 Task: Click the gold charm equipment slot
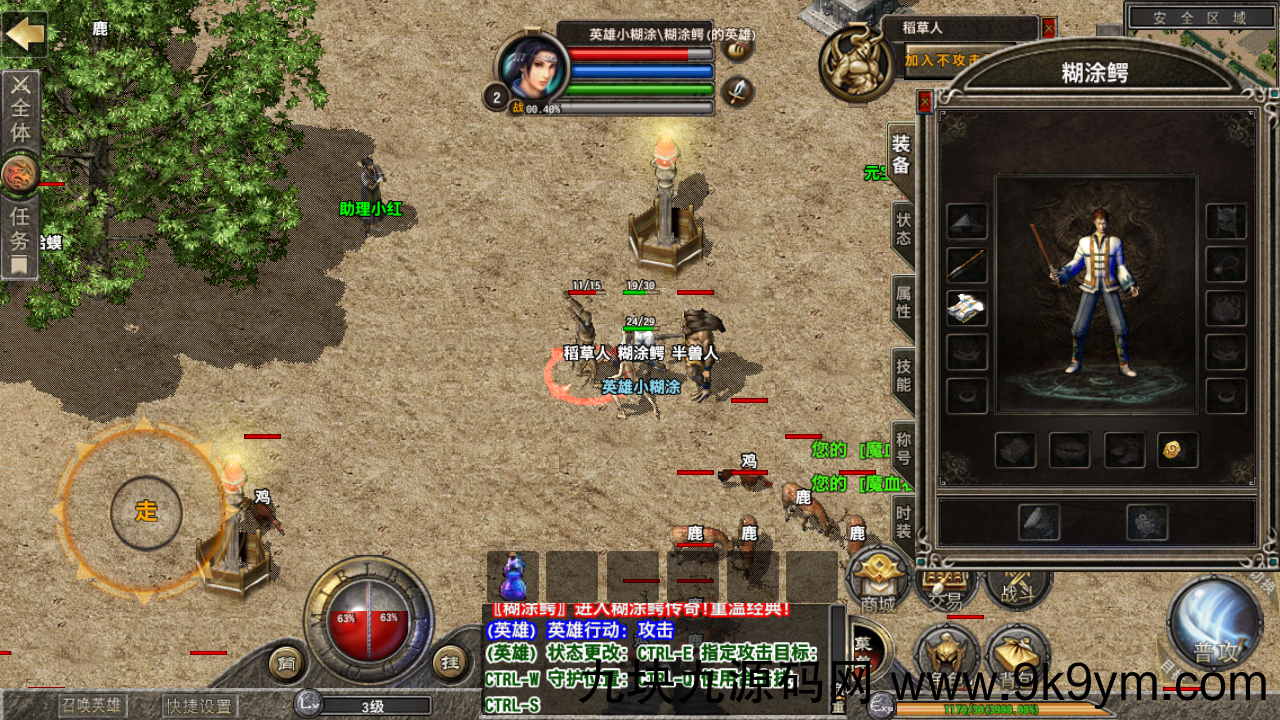pos(1177,450)
